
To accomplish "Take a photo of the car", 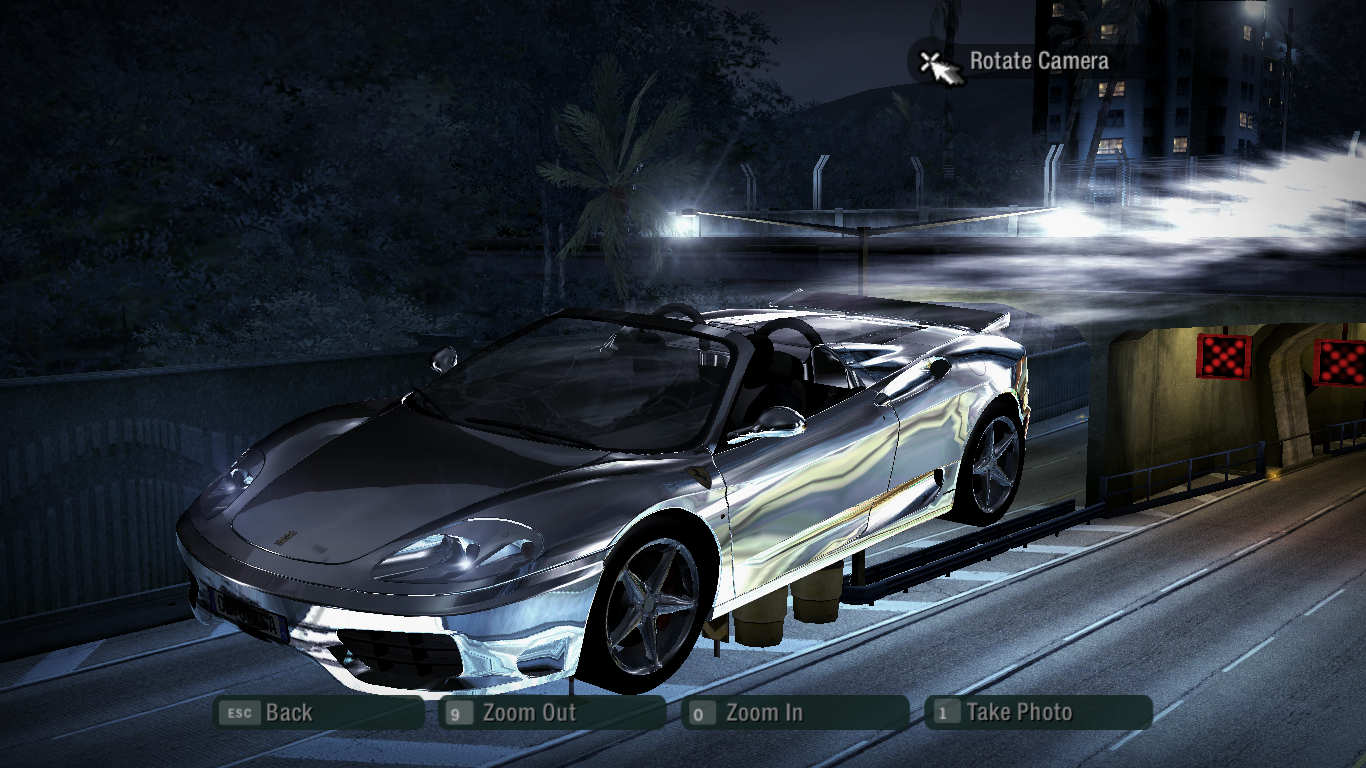I will click(x=1038, y=713).
